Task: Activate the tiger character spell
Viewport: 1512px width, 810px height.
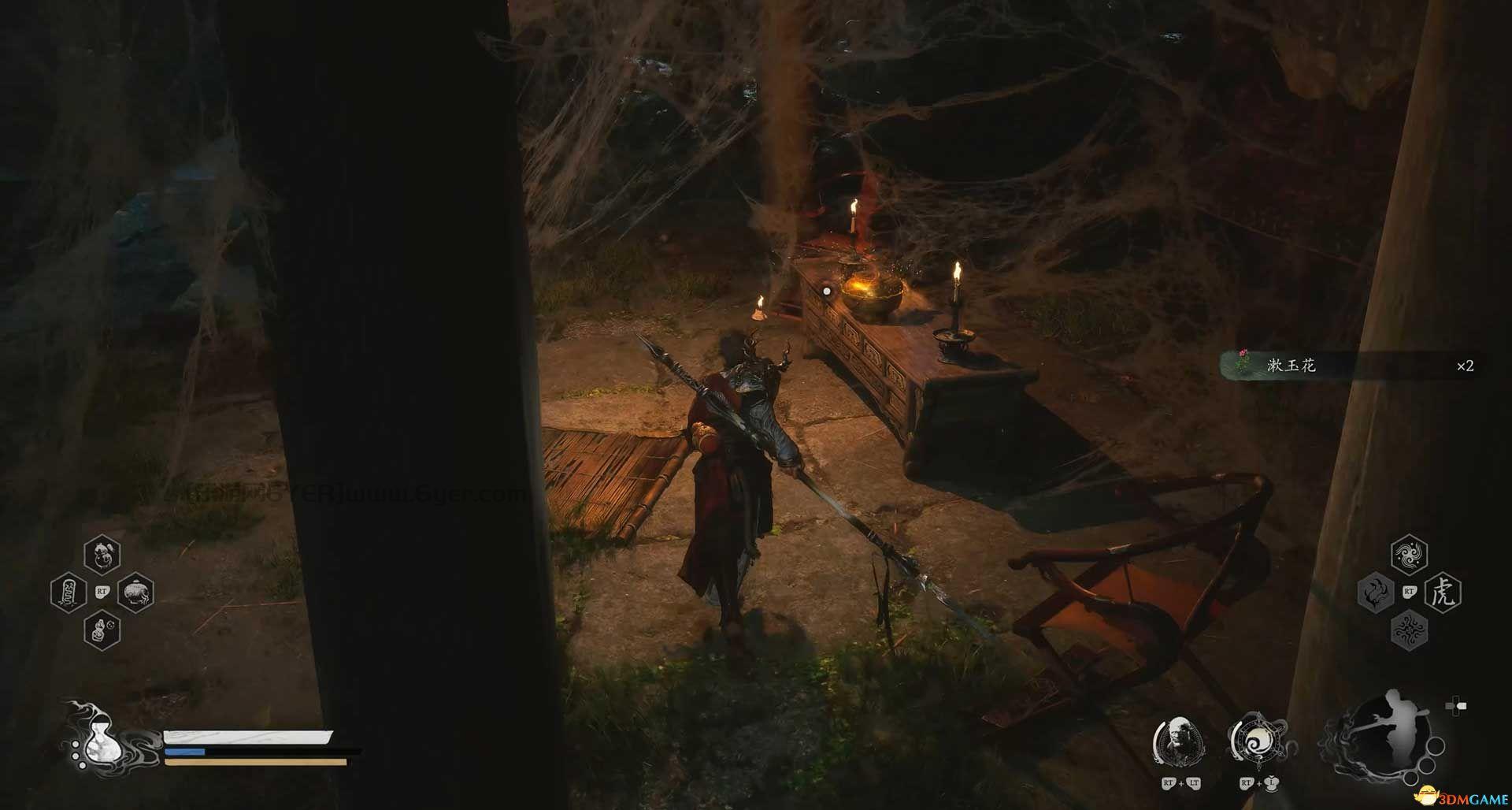Action: coord(1443,593)
